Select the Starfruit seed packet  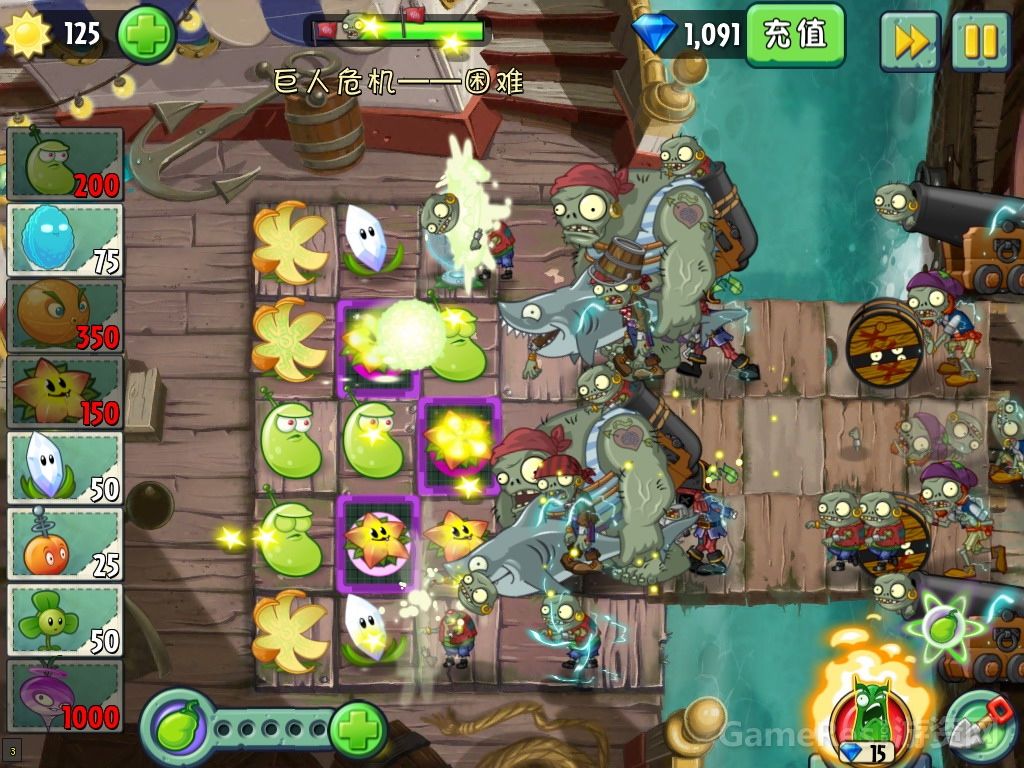tap(65, 392)
